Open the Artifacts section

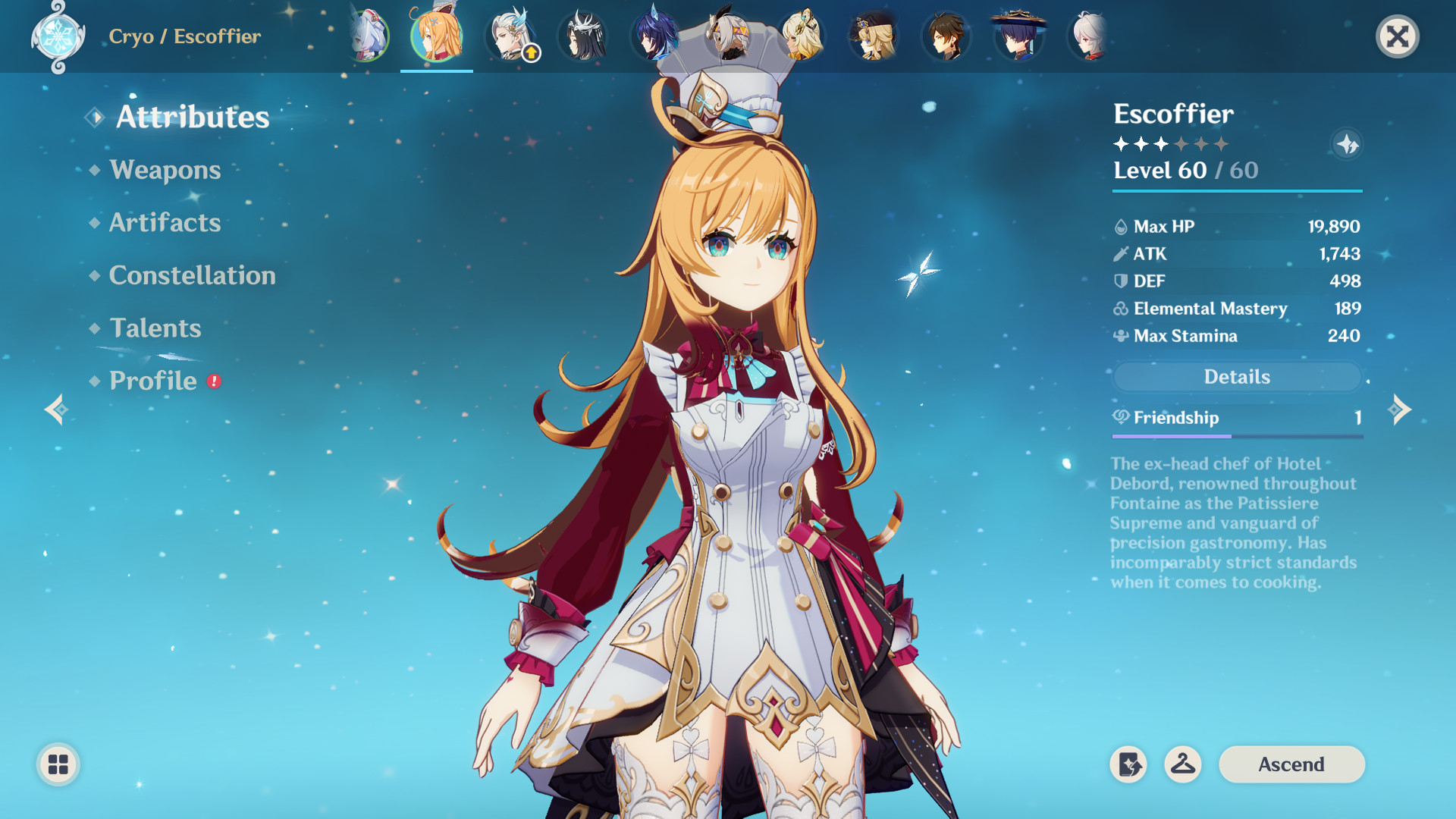[165, 223]
